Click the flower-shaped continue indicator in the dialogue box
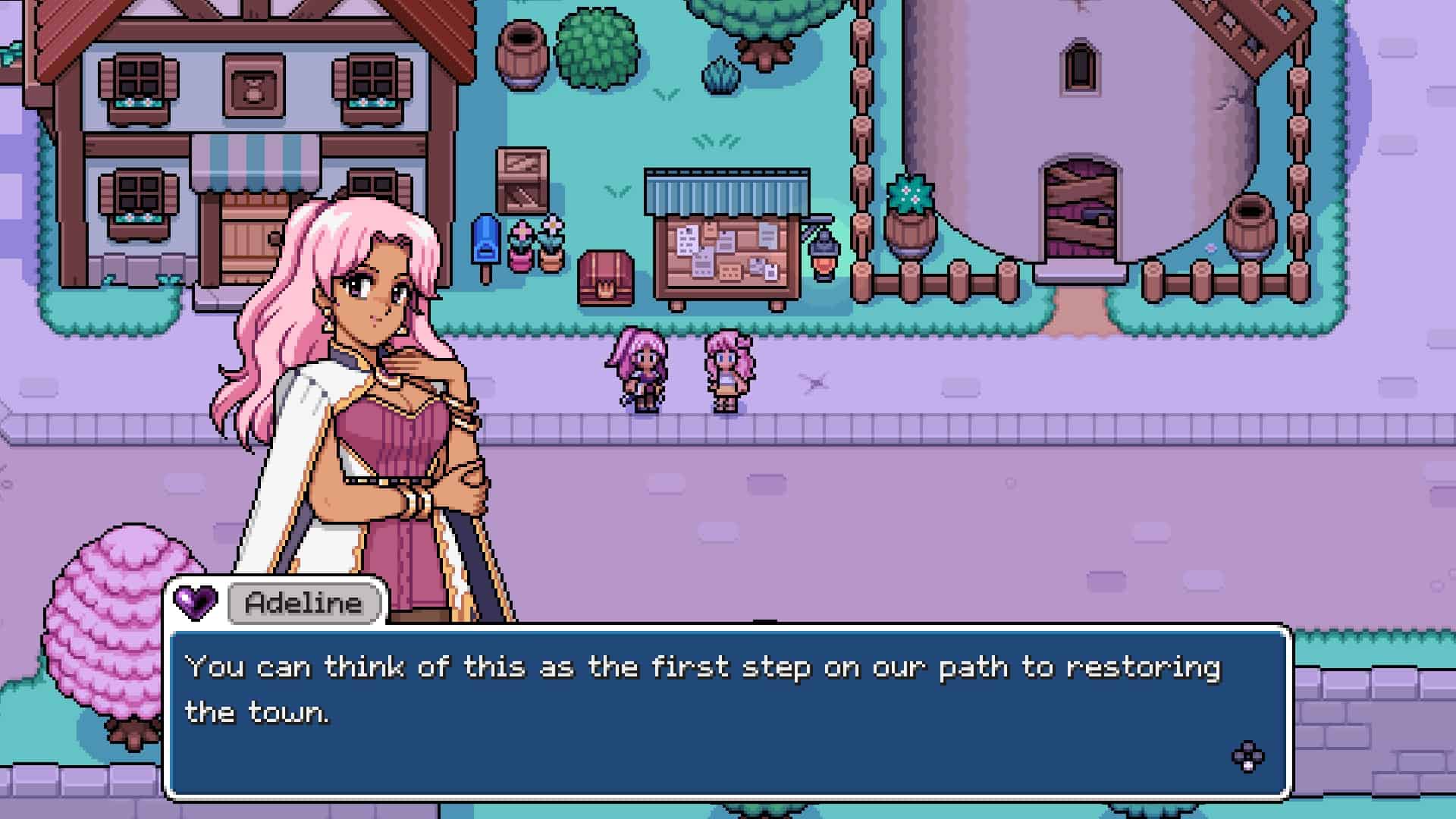Image resolution: width=1456 pixels, height=819 pixels. pos(1247,756)
